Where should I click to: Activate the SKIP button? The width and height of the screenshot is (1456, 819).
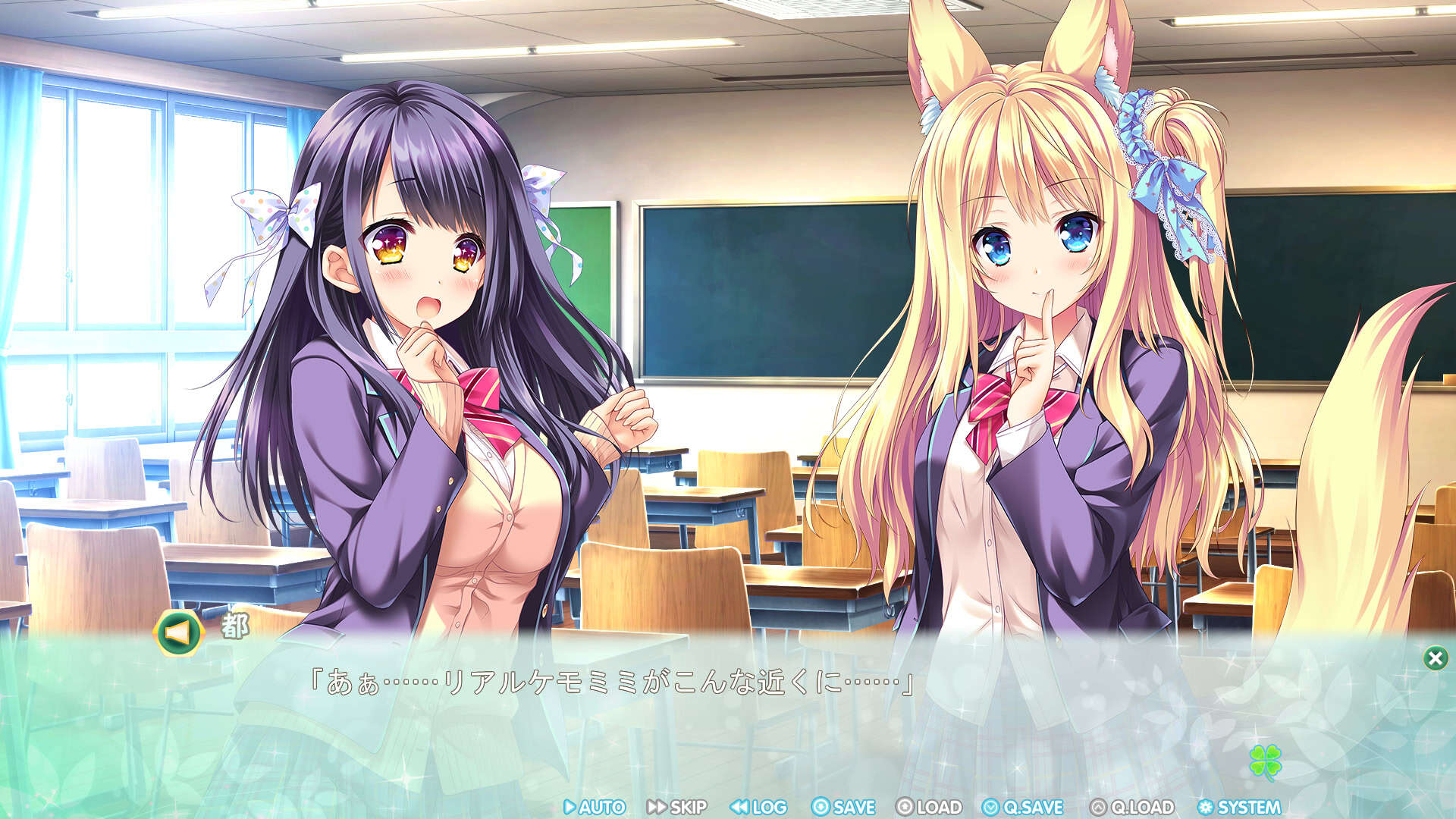(677, 807)
